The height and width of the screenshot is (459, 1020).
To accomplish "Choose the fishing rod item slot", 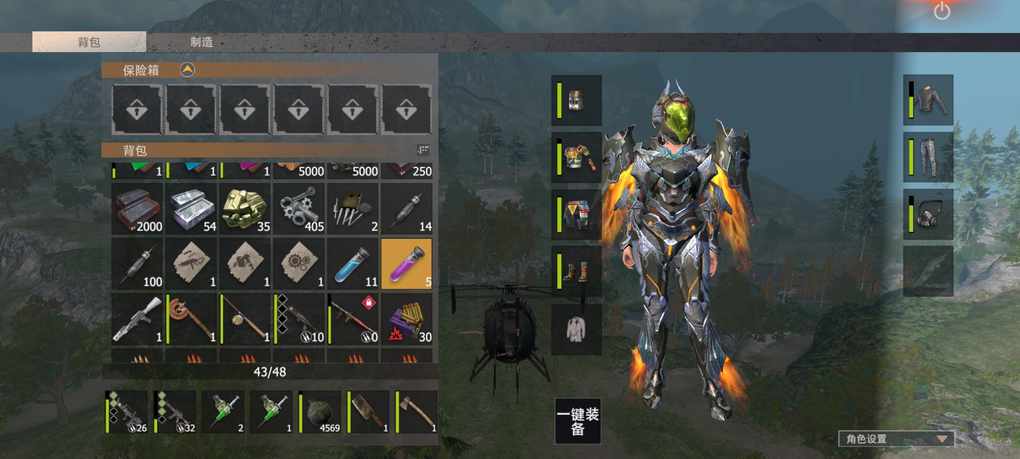I will 245,318.
